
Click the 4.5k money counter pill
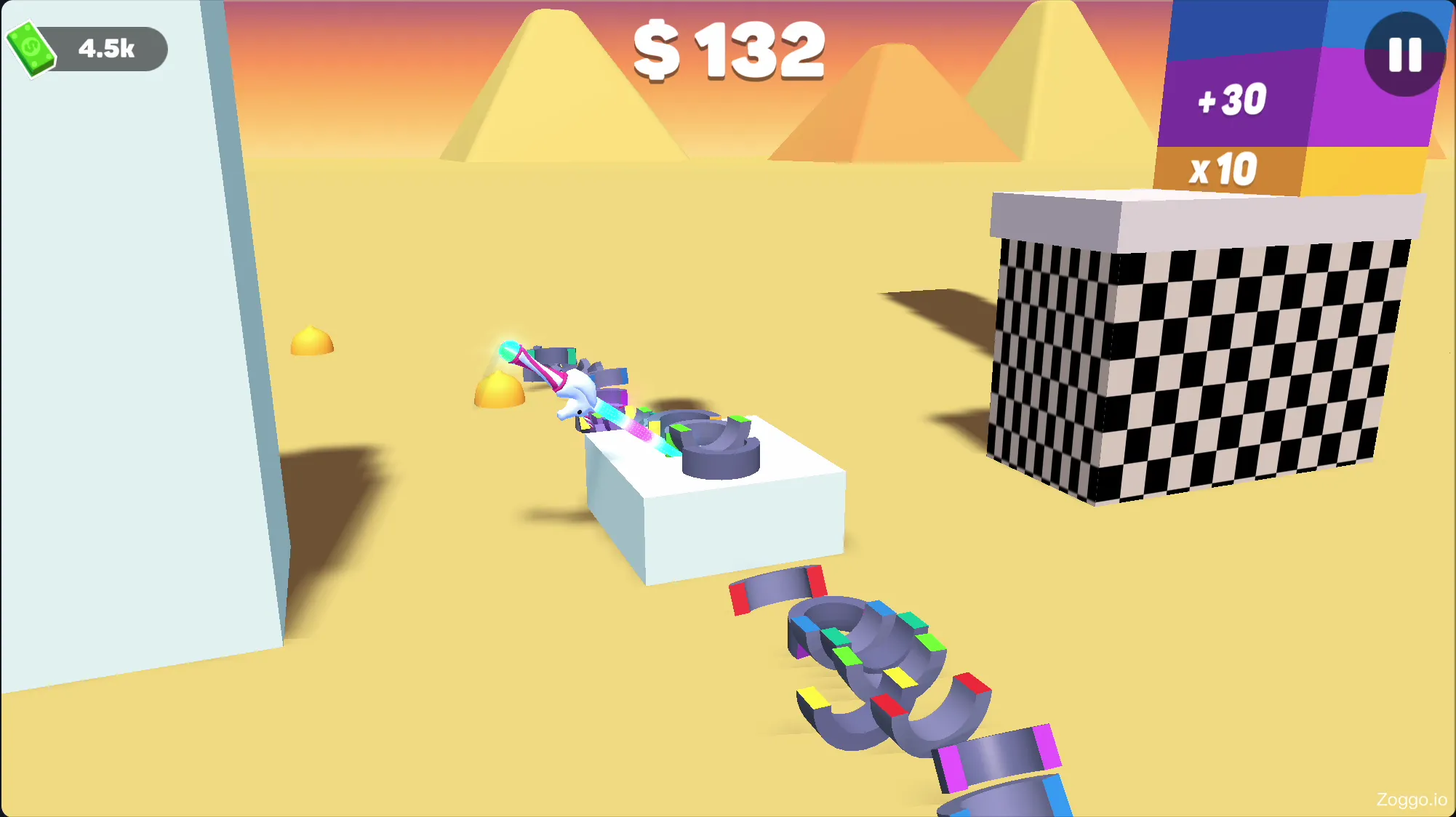pyautogui.click(x=105, y=49)
